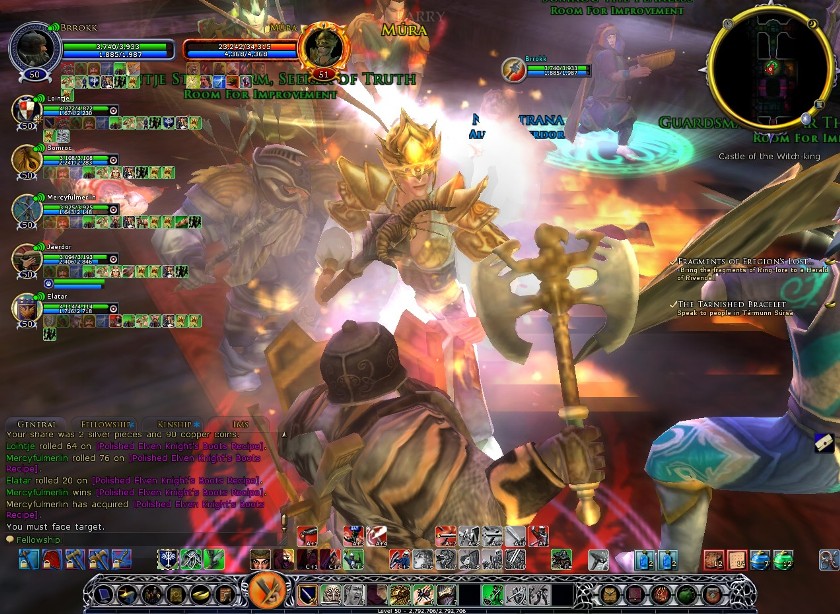
Task: Use the blue round potion
Action: coord(761,558)
